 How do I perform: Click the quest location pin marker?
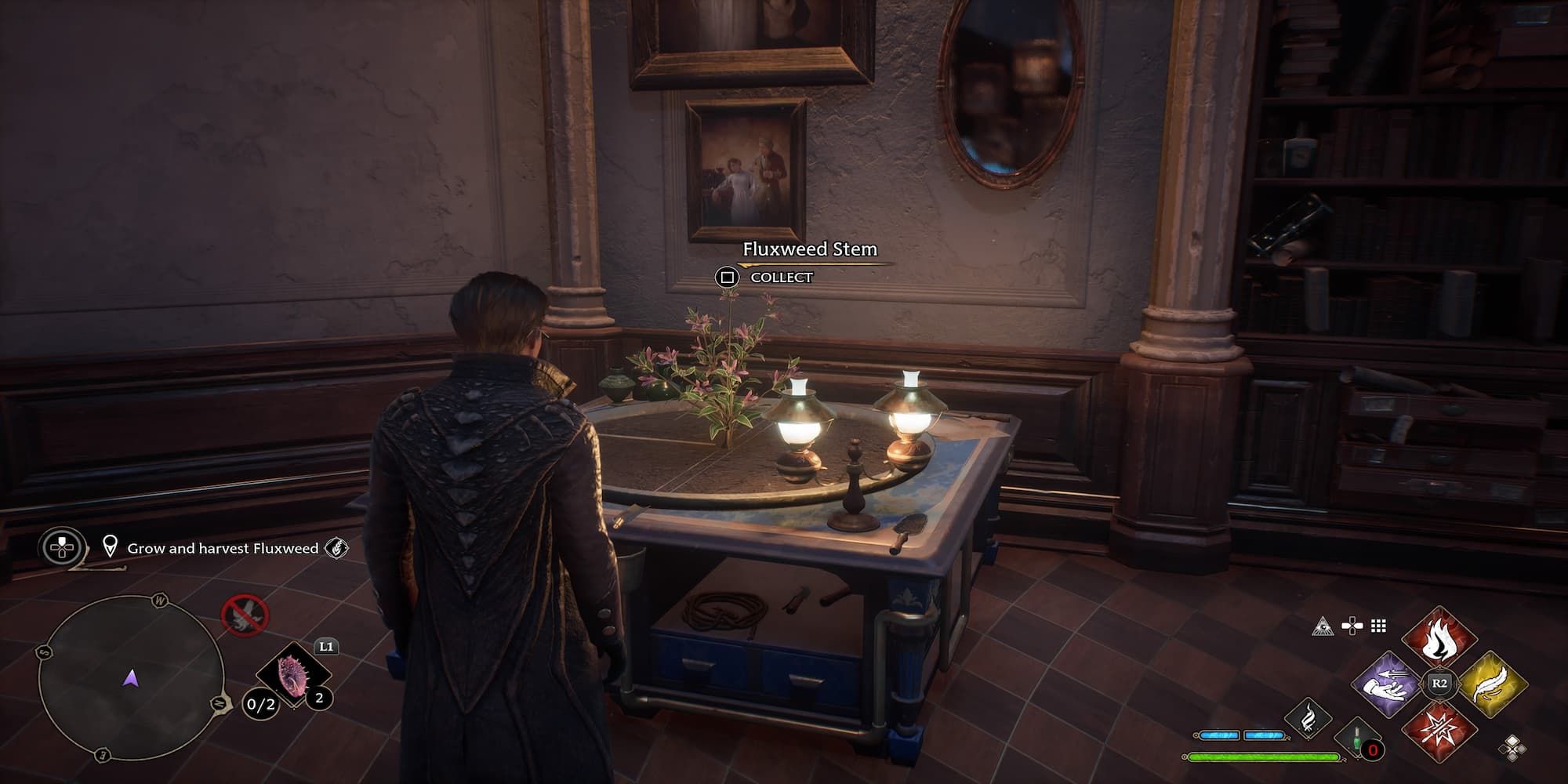(x=111, y=547)
